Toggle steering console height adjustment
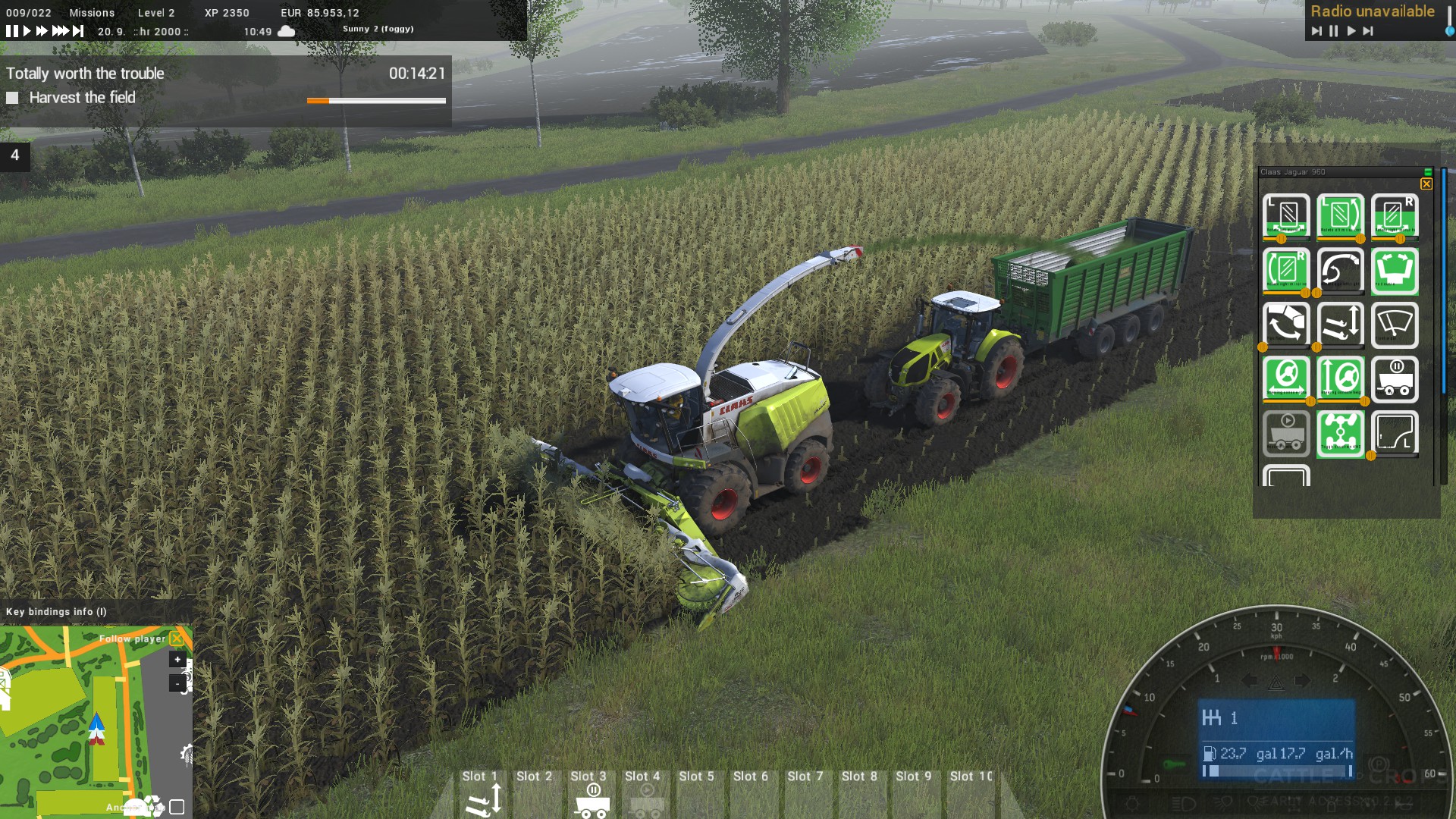The width and height of the screenshot is (1456, 819). 1341,378
